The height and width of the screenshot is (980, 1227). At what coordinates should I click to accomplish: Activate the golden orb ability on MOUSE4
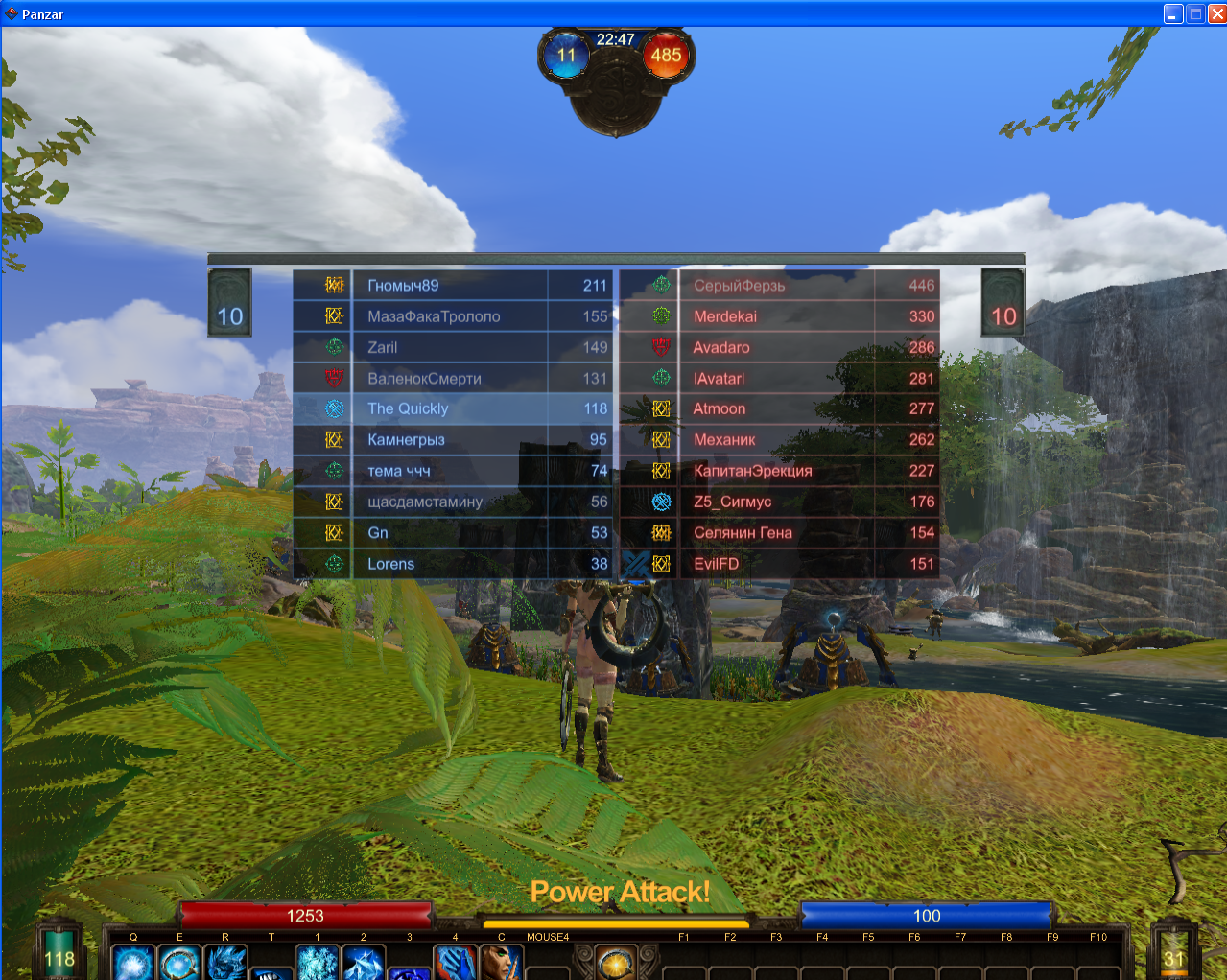tap(616, 963)
